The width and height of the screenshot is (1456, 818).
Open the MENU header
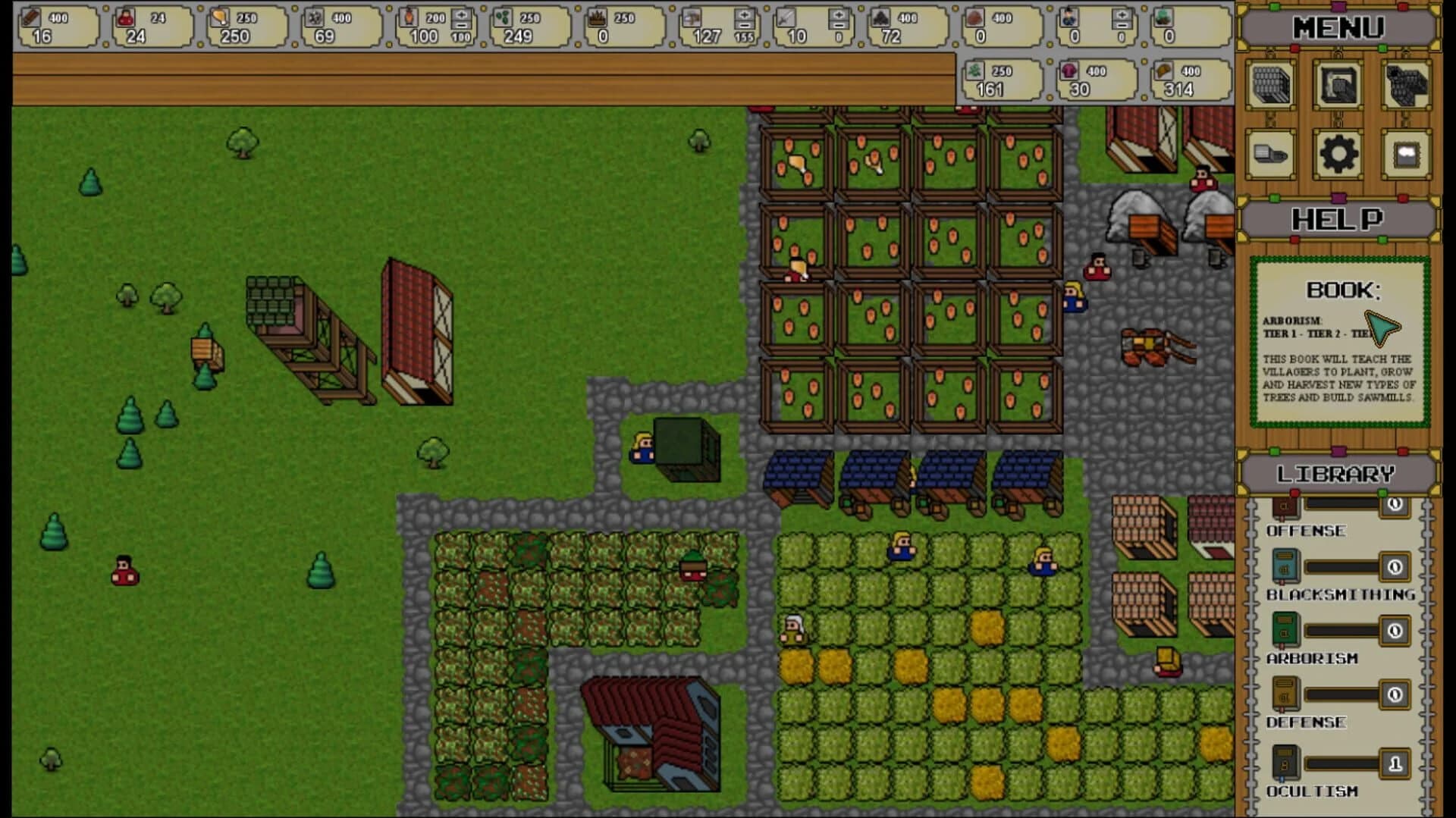1337,27
